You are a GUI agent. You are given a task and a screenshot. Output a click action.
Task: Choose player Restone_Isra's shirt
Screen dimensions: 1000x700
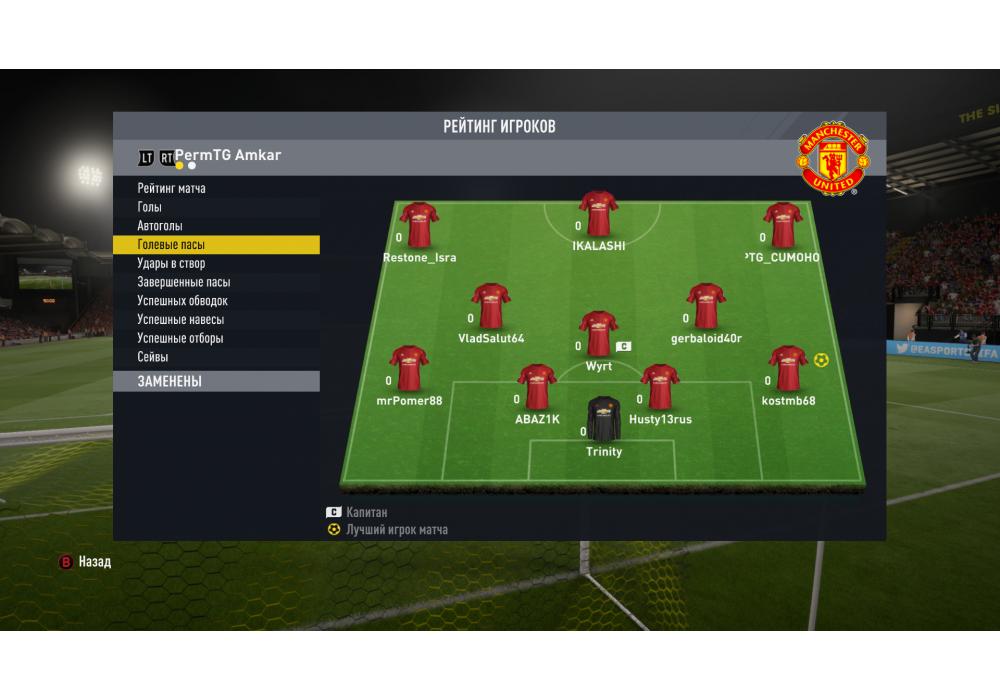[x=419, y=226]
